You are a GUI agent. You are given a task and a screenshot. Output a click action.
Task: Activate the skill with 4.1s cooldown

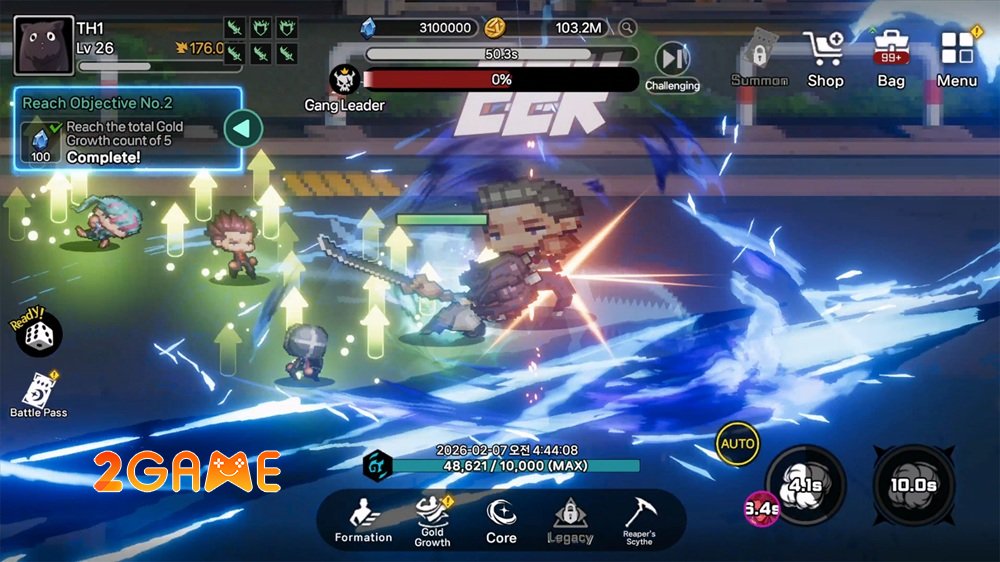tap(805, 486)
